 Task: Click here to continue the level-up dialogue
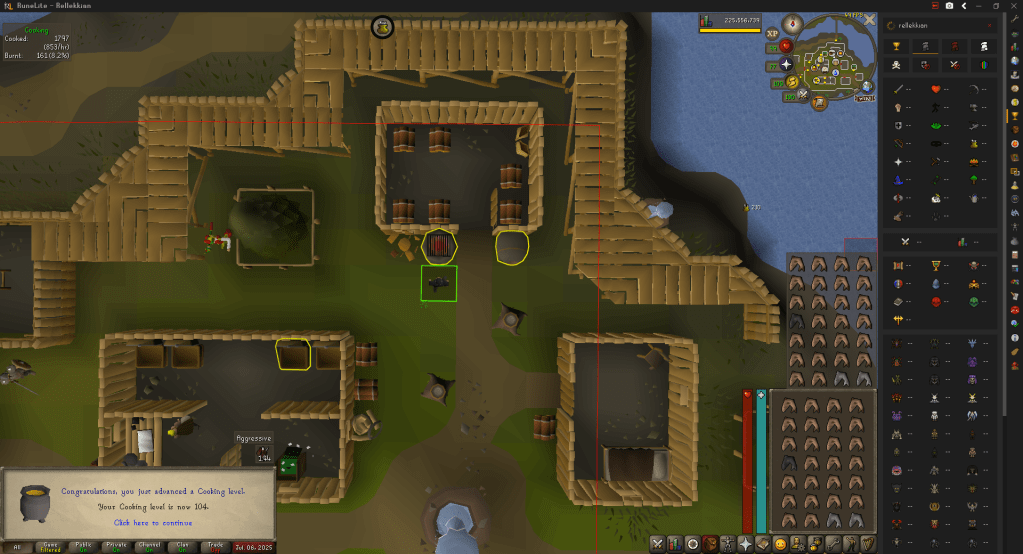[x=153, y=522]
